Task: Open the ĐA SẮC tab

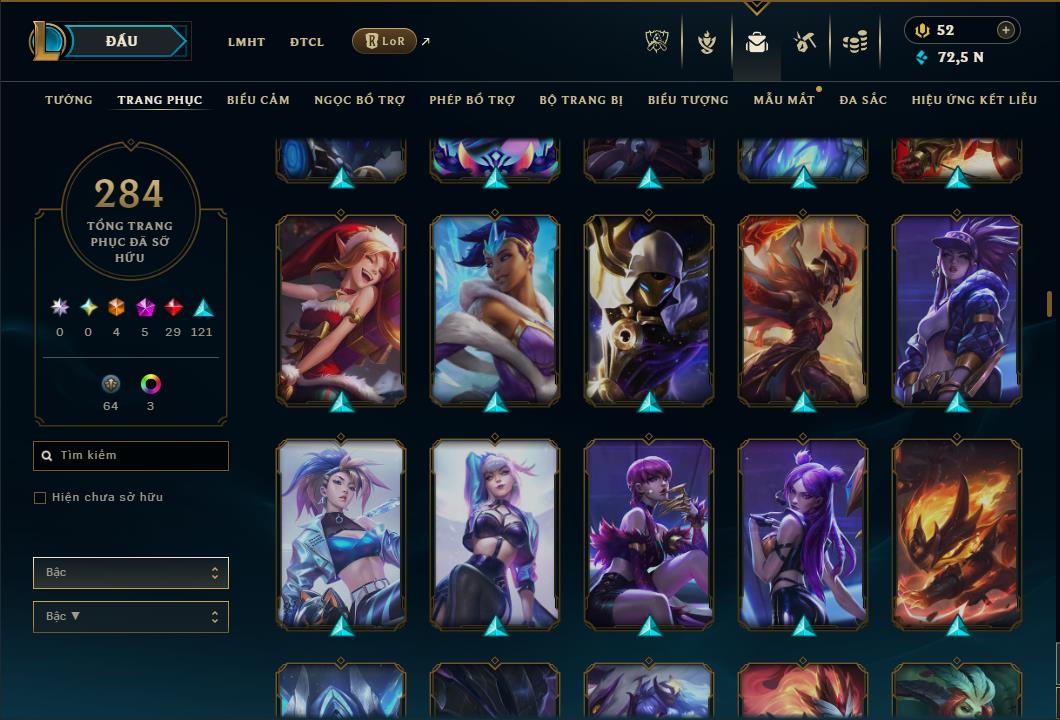Action: (863, 100)
